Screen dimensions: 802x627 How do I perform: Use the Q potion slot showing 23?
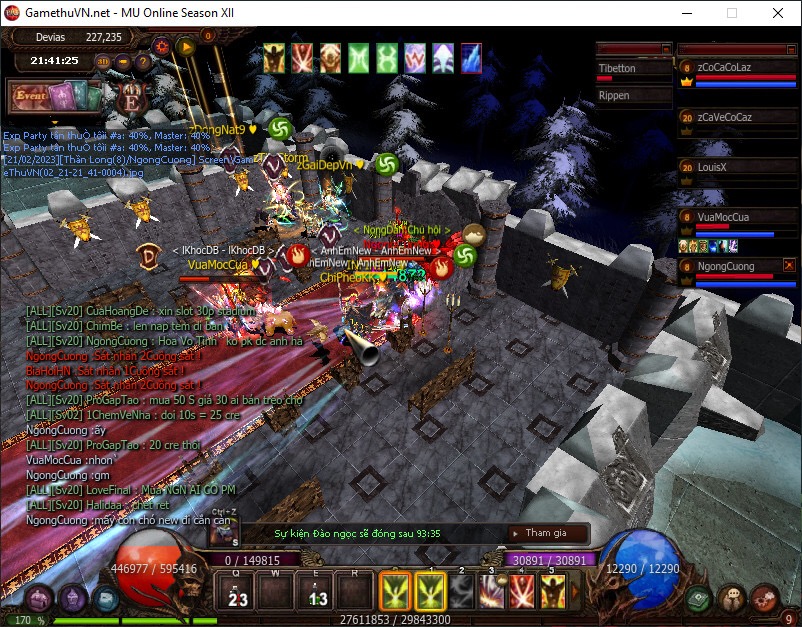coord(238,593)
